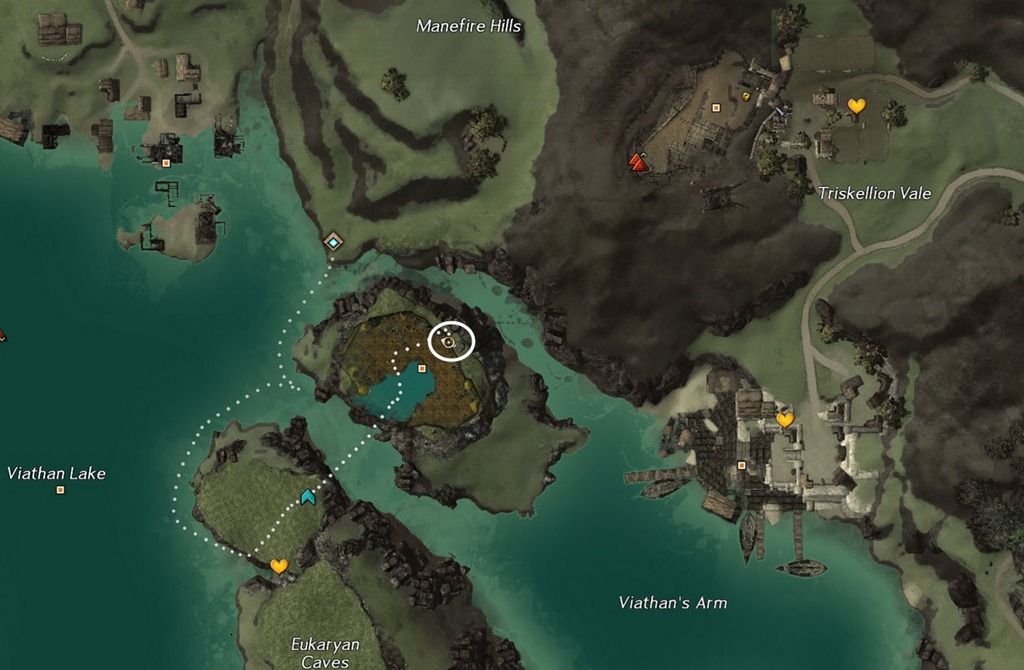Click the yellow question mark marker in camp
1024x670 pixels.
(x=746, y=96)
